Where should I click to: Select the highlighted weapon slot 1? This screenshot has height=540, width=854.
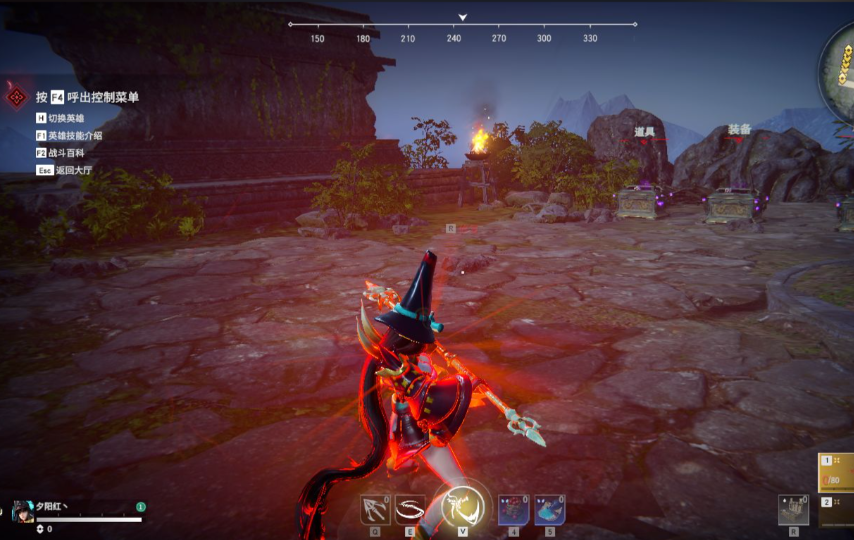coord(837,471)
